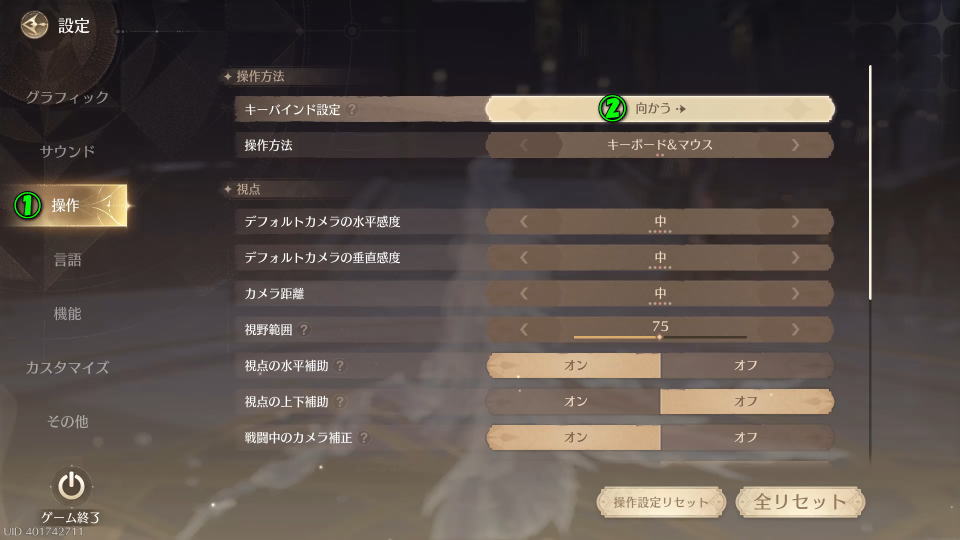Select the 言語 settings tab
The width and height of the screenshot is (960, 540).
[x=67, y=259]
